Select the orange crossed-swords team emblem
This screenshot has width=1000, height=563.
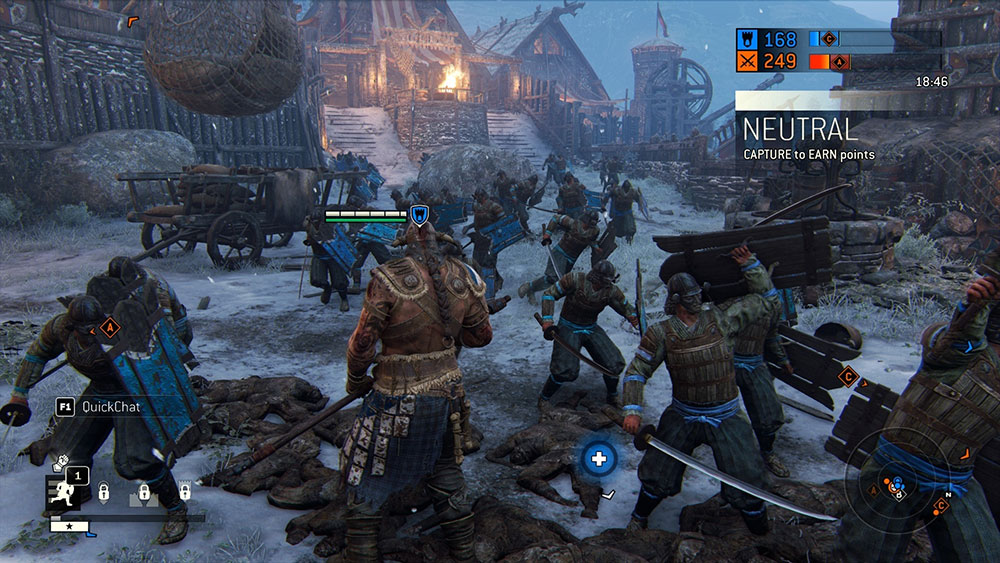[747, 61]
